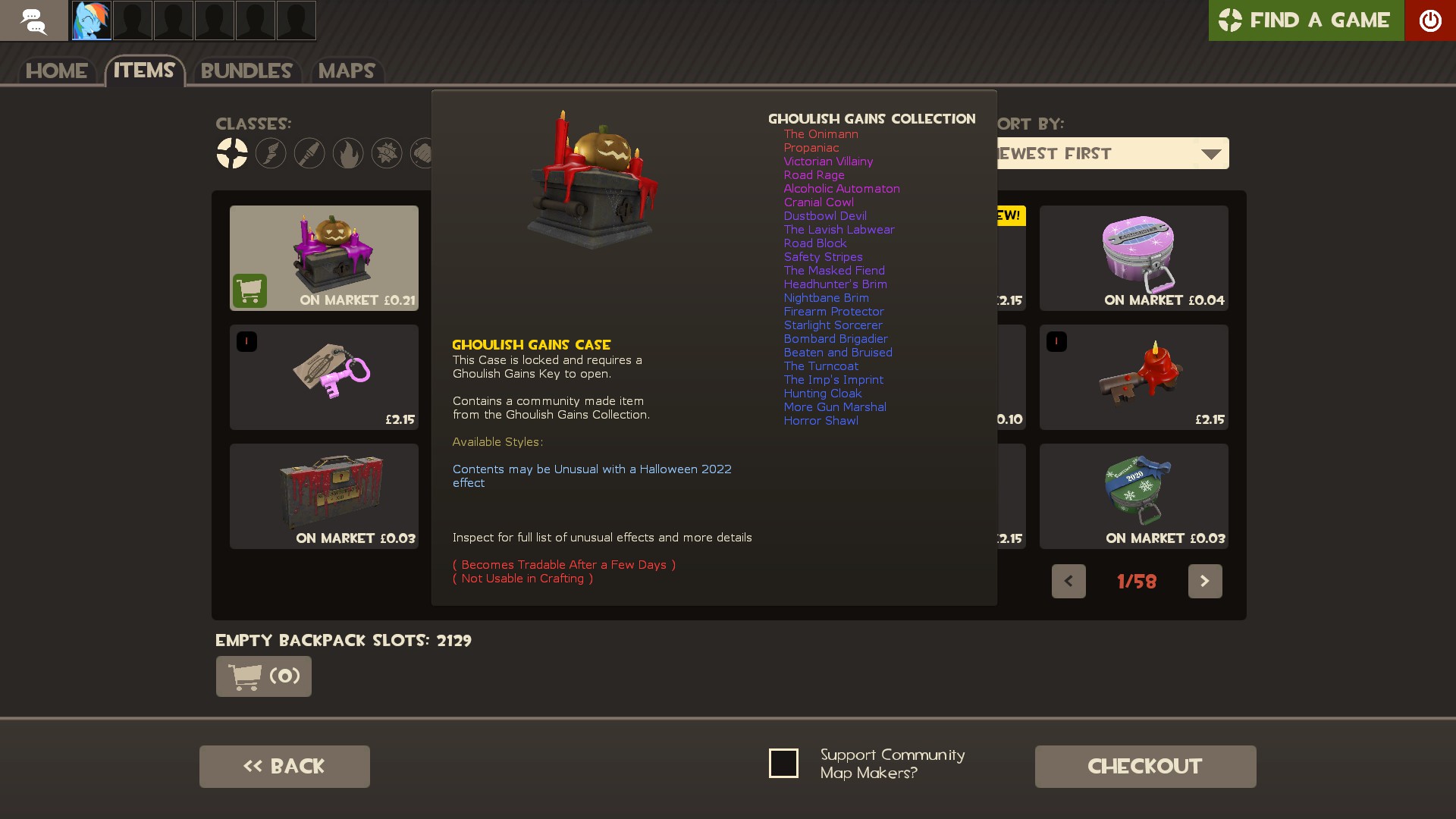Screen dimensions: 1456x819
Task: Open the chat bubble icon top left
Action: 33,20
